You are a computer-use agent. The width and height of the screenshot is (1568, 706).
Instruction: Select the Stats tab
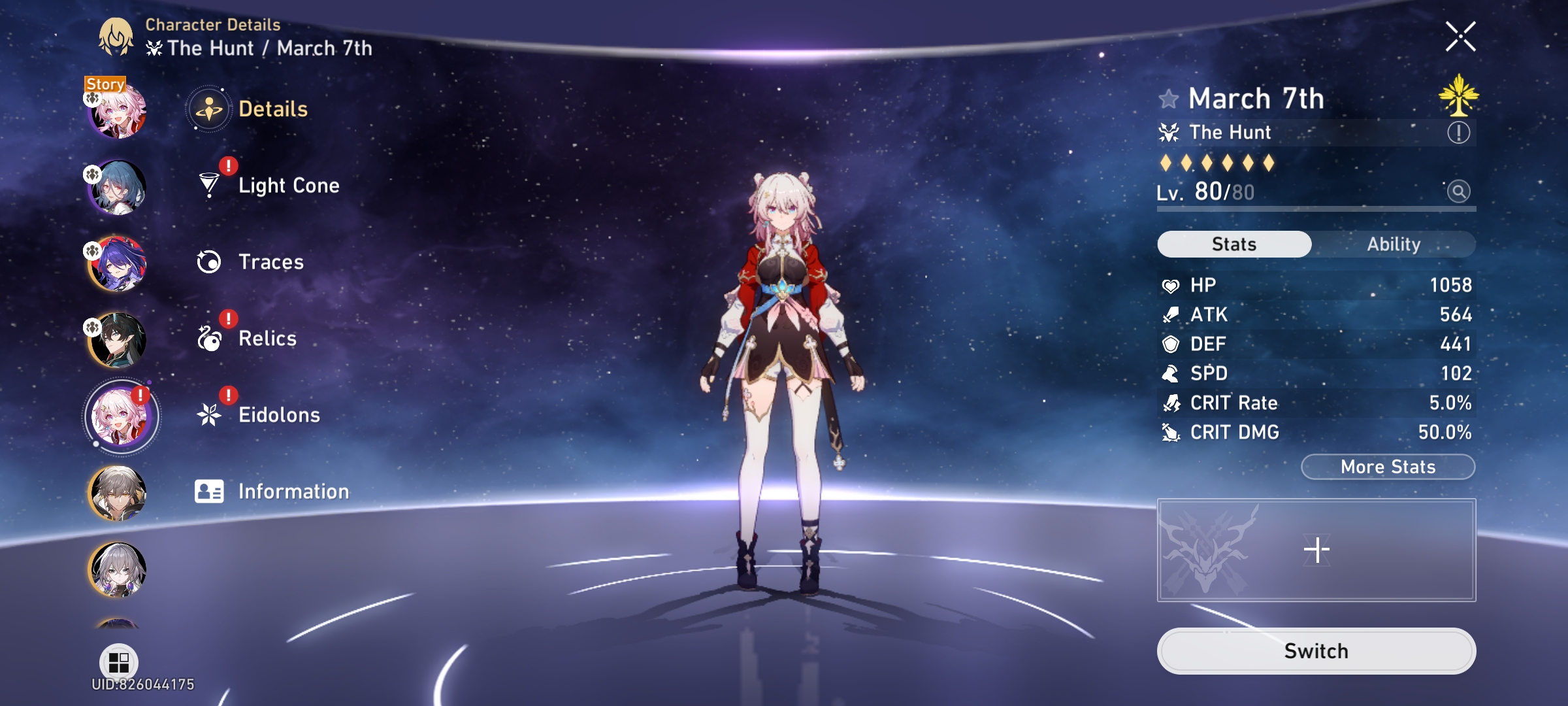(1233, 244)
